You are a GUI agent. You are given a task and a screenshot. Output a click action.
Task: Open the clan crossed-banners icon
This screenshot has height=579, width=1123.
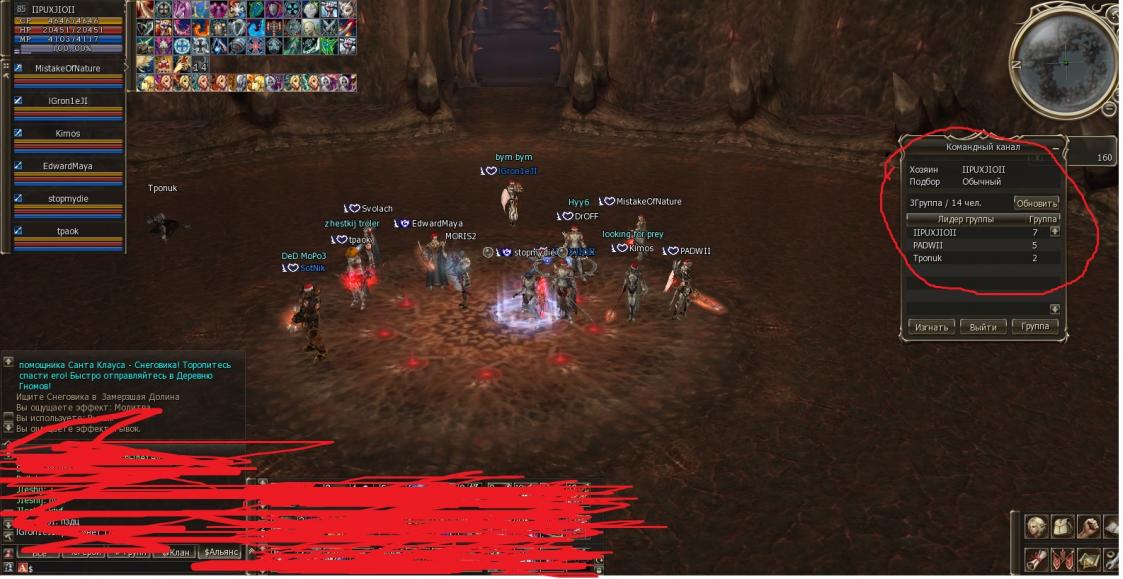pyautogui.click(x=1061, y=559)
